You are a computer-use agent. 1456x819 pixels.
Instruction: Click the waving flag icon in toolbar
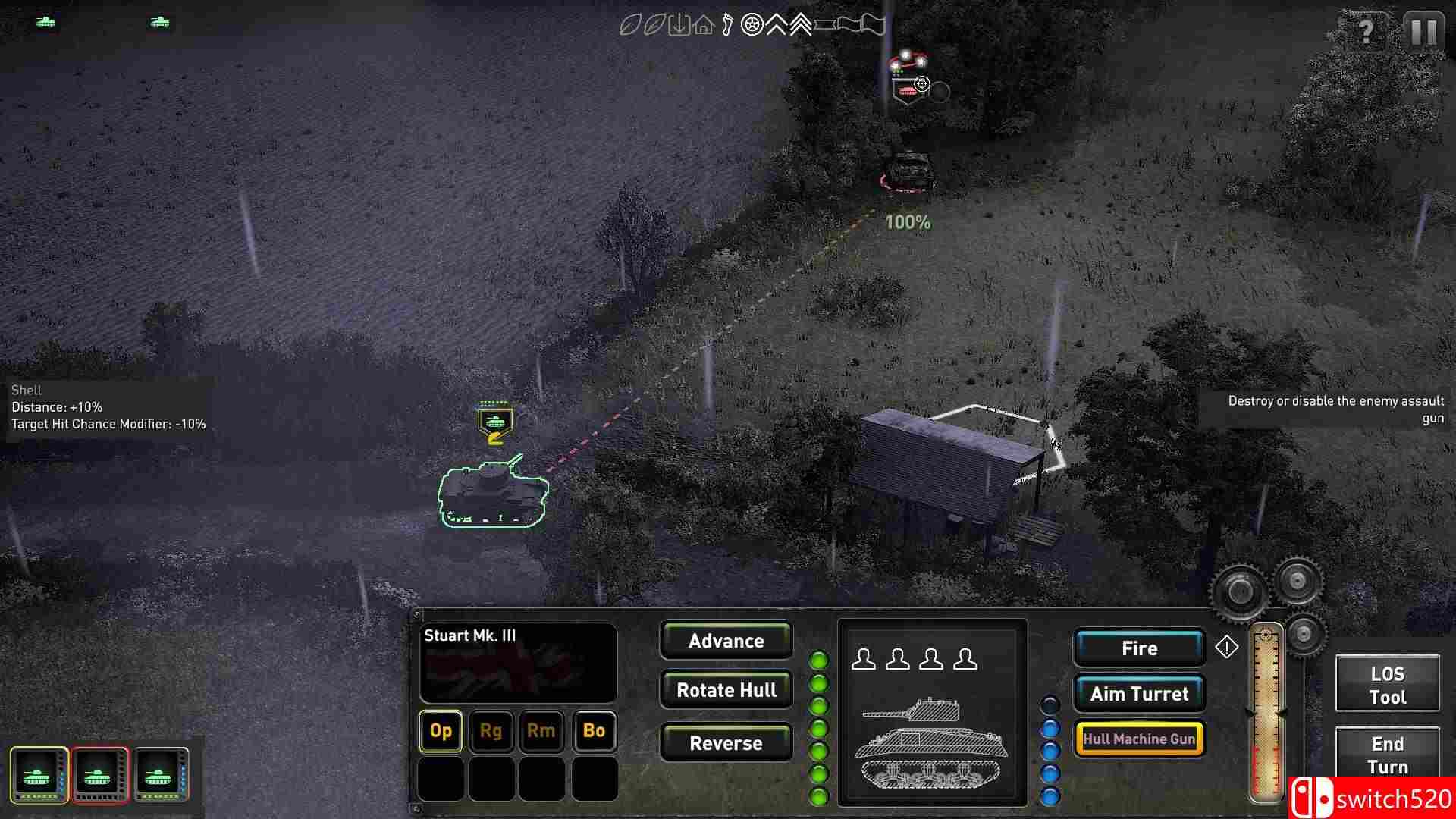point(864,25)
